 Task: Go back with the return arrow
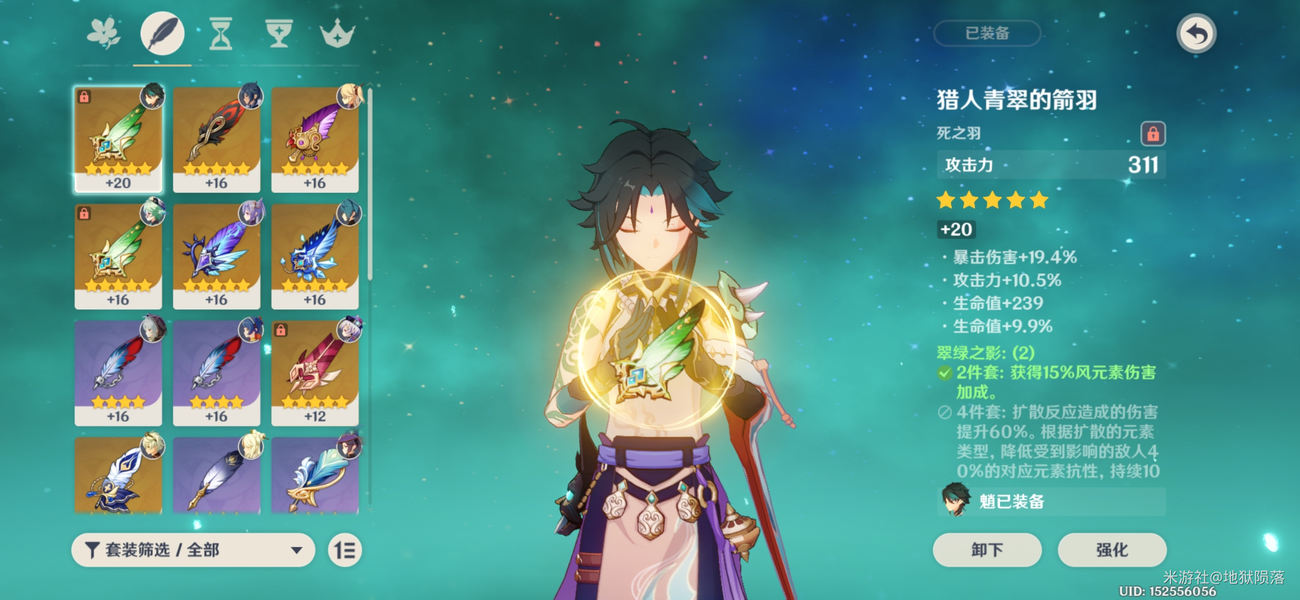tap(1195, 34)
